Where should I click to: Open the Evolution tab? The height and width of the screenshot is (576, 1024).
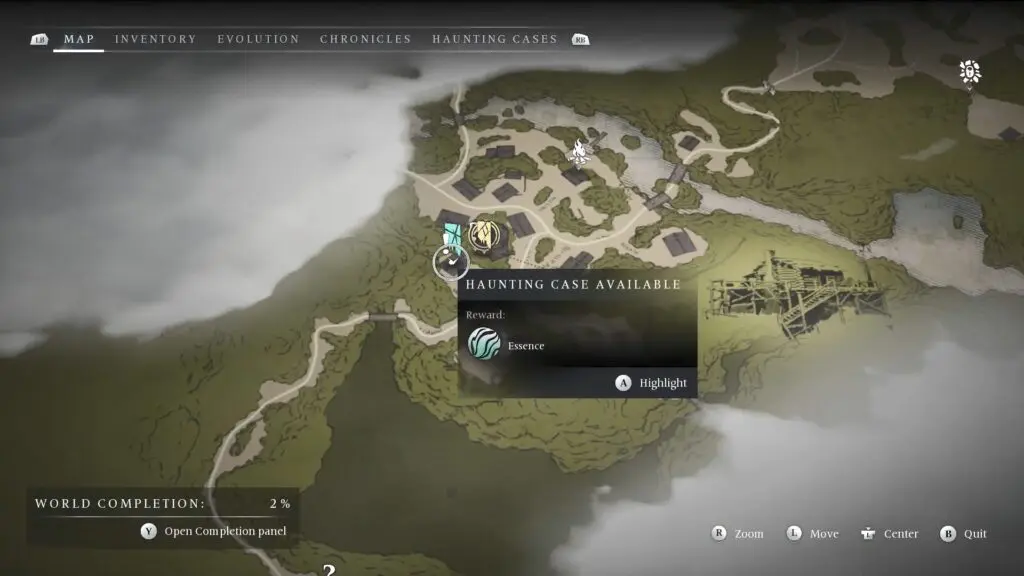[258, 39]
